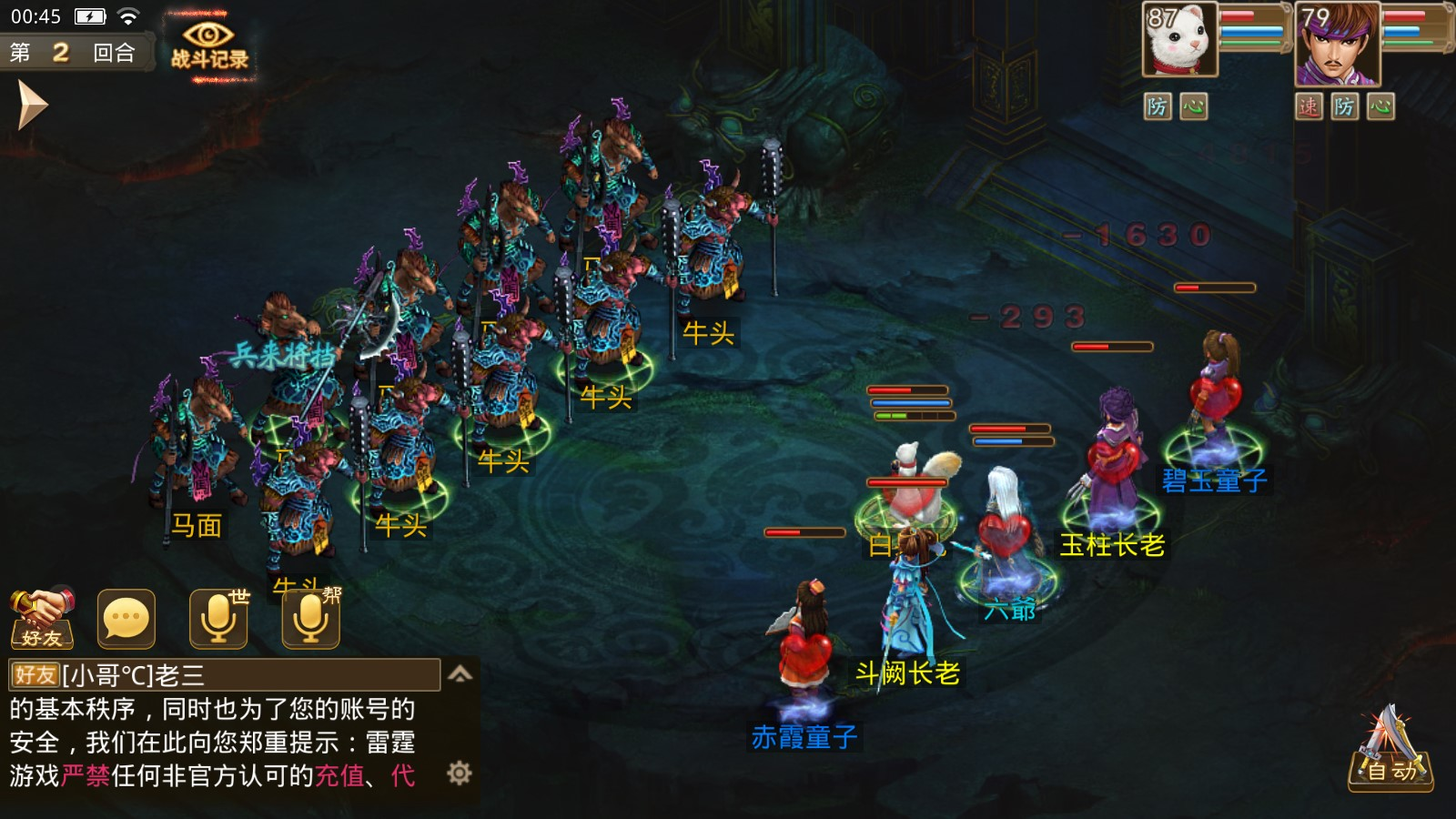
Task: Activate the guild voice microphone
Action: click(x=310, y=619)
